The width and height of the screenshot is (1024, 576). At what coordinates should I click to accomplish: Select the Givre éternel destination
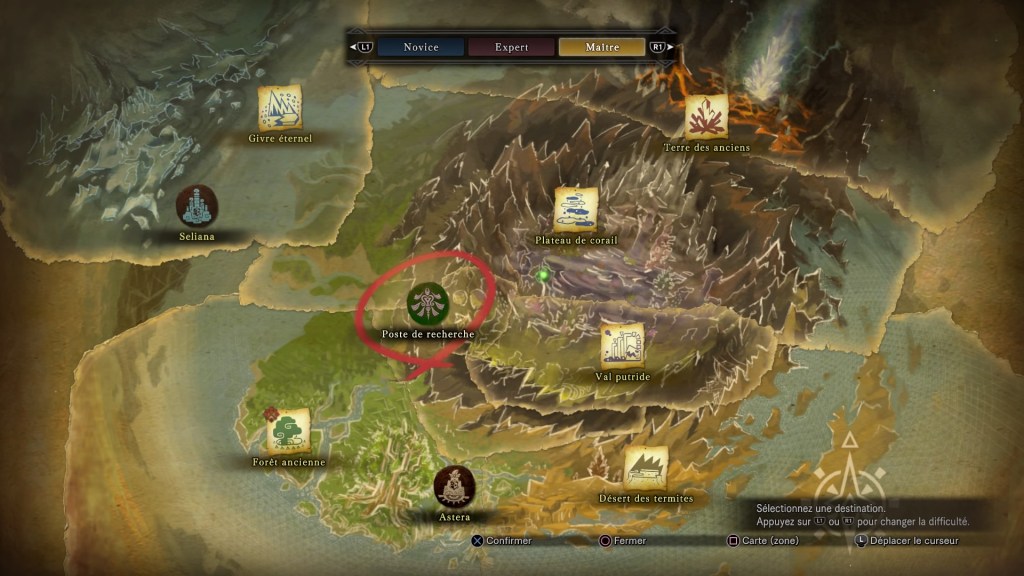[x=280, y=108]
